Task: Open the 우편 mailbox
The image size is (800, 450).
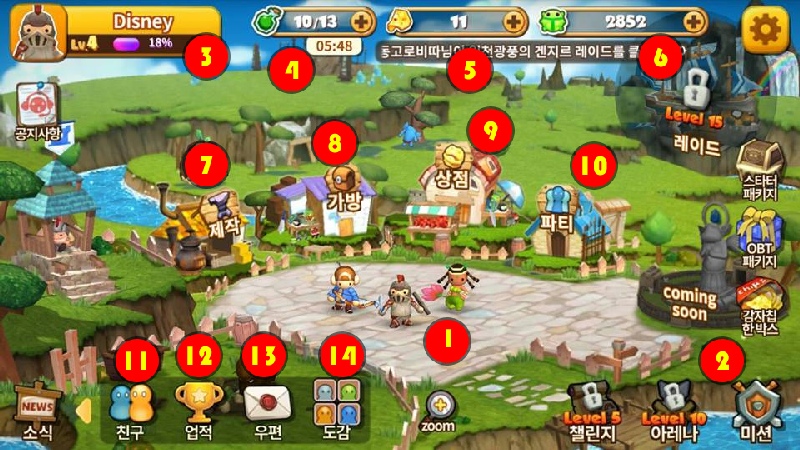Action: point(262,410)
